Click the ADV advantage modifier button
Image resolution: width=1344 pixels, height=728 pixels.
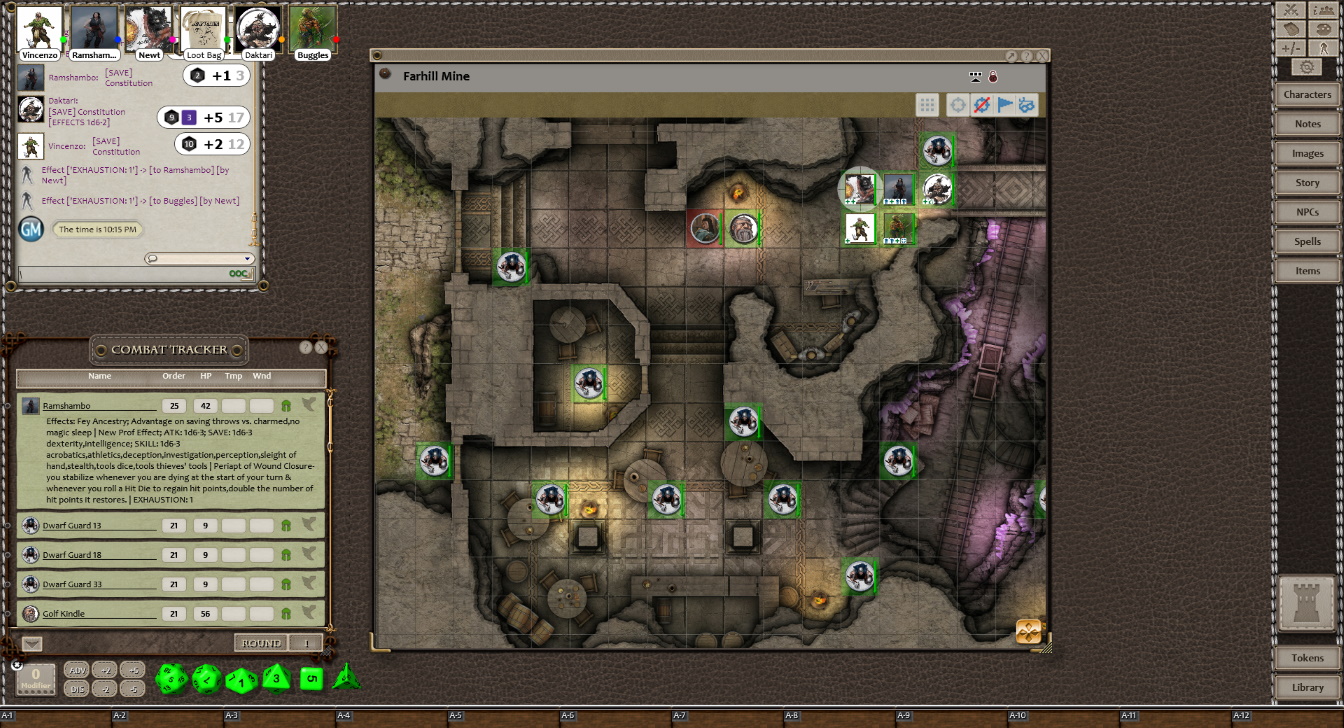tap(76, 669)
